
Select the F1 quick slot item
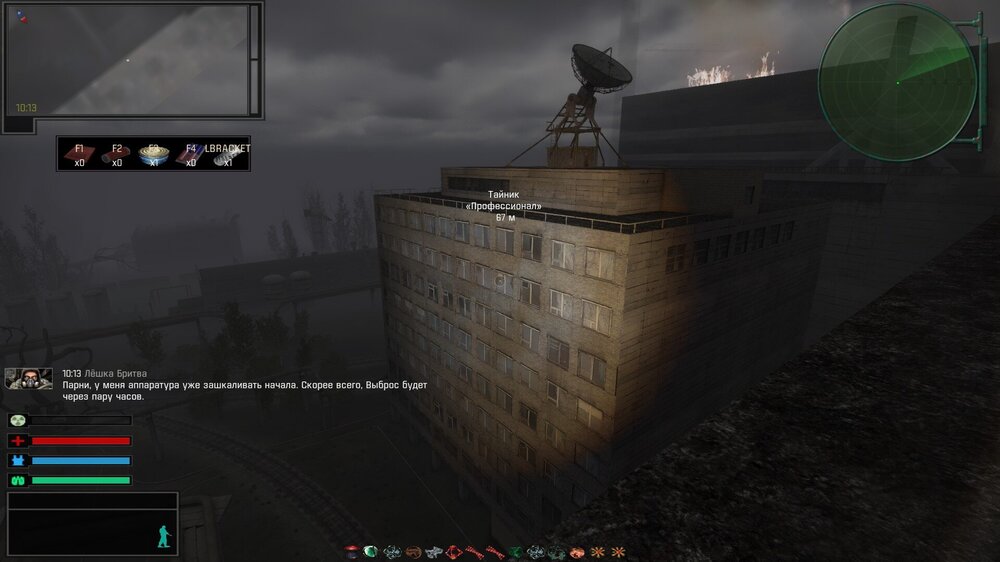79,154
